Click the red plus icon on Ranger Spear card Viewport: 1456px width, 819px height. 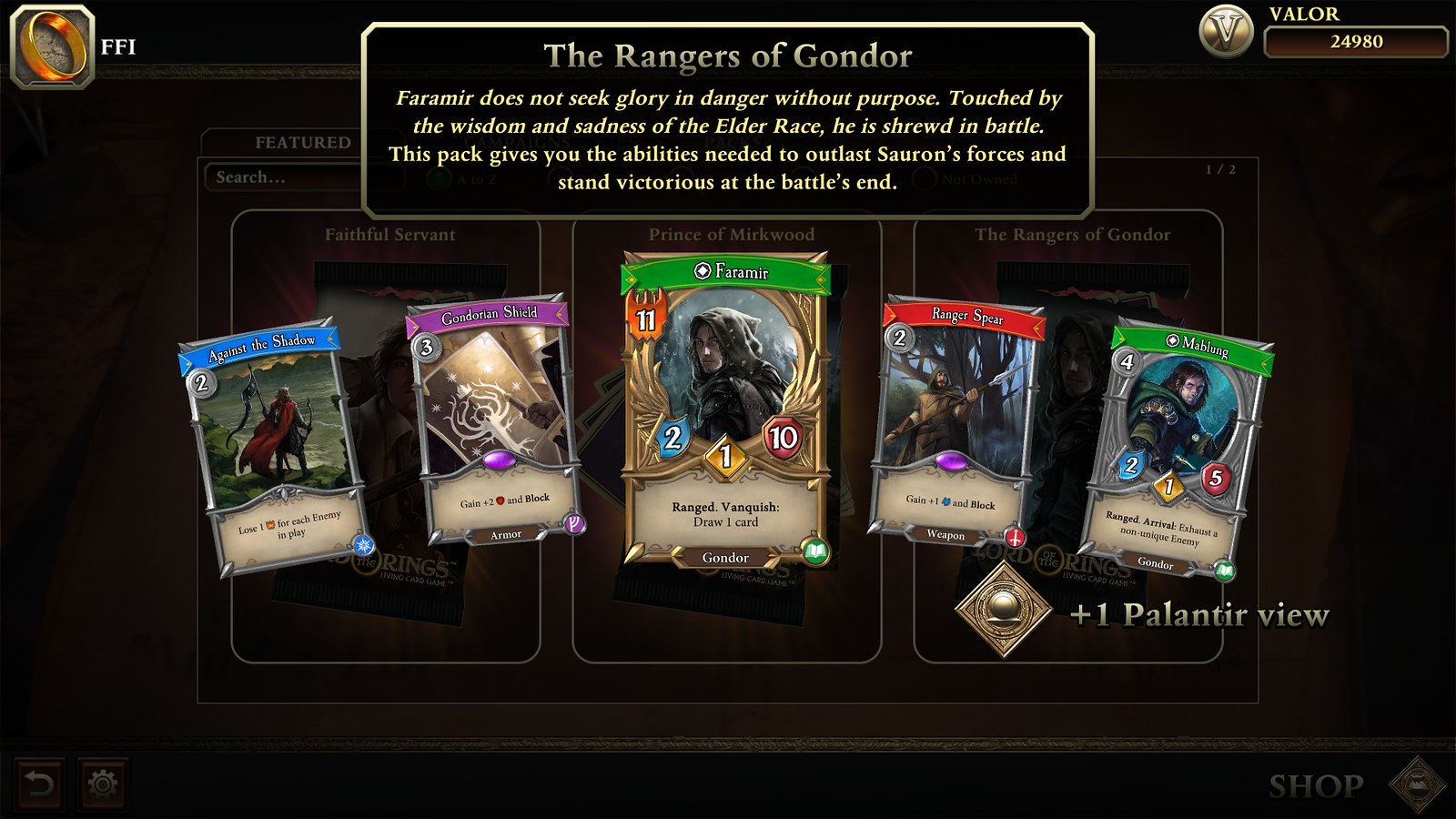[1013, 535]
